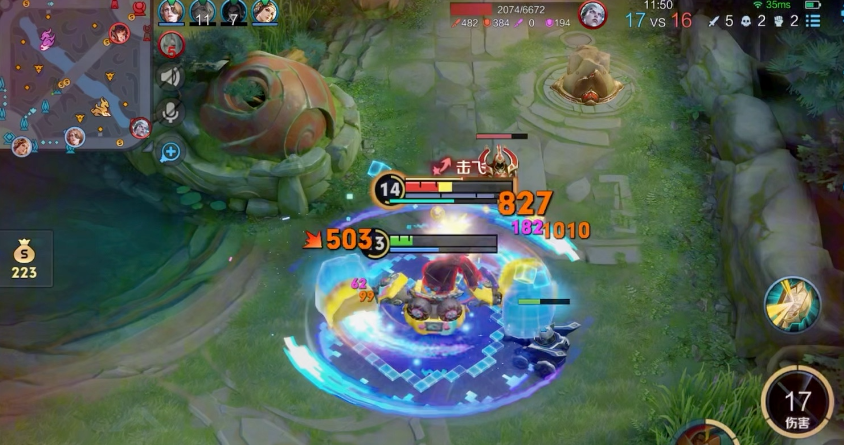Open the gold shop showing 223

23,259
